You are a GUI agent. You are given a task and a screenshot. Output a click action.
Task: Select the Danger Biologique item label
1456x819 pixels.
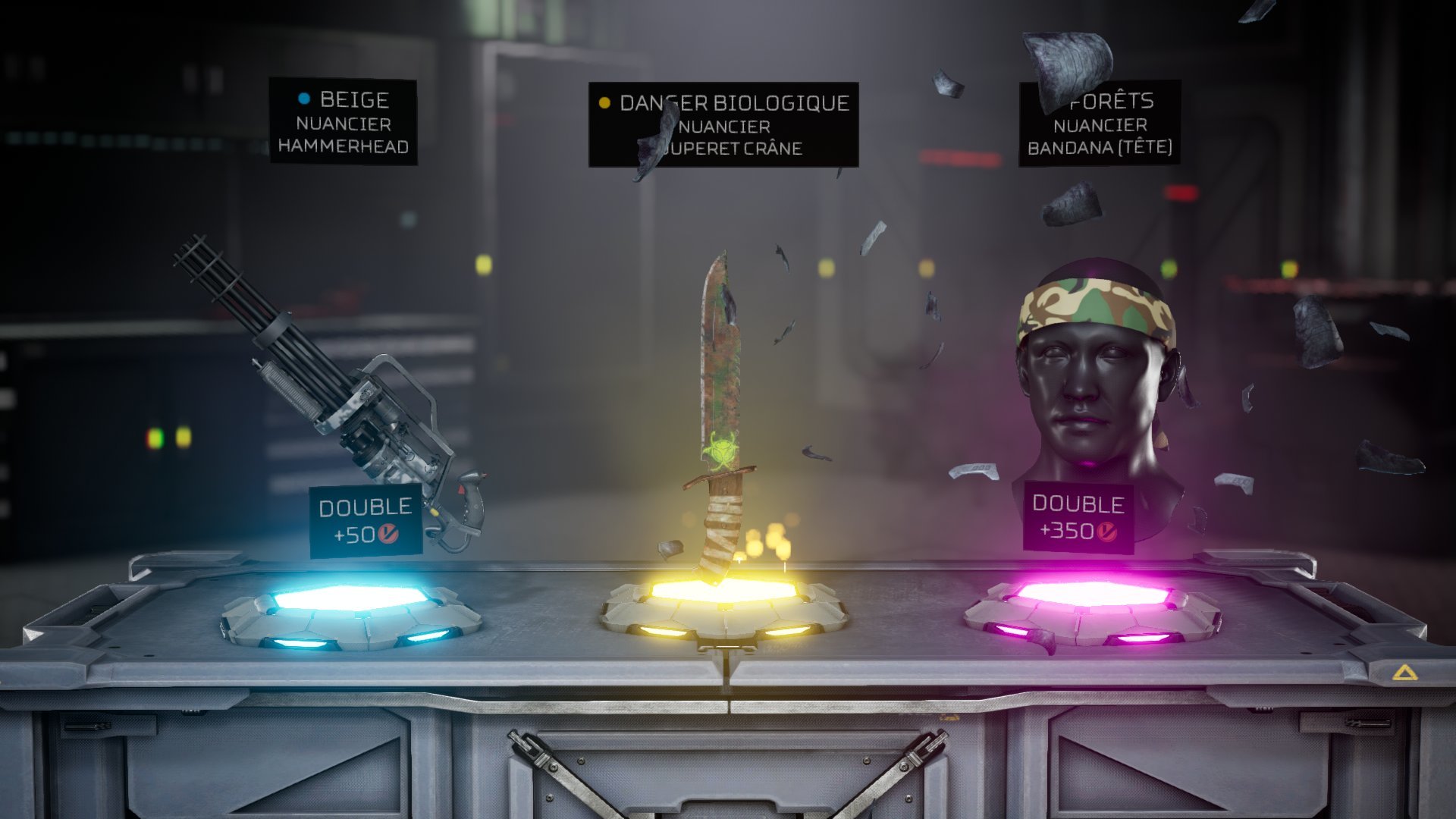(x=723, y=125)
